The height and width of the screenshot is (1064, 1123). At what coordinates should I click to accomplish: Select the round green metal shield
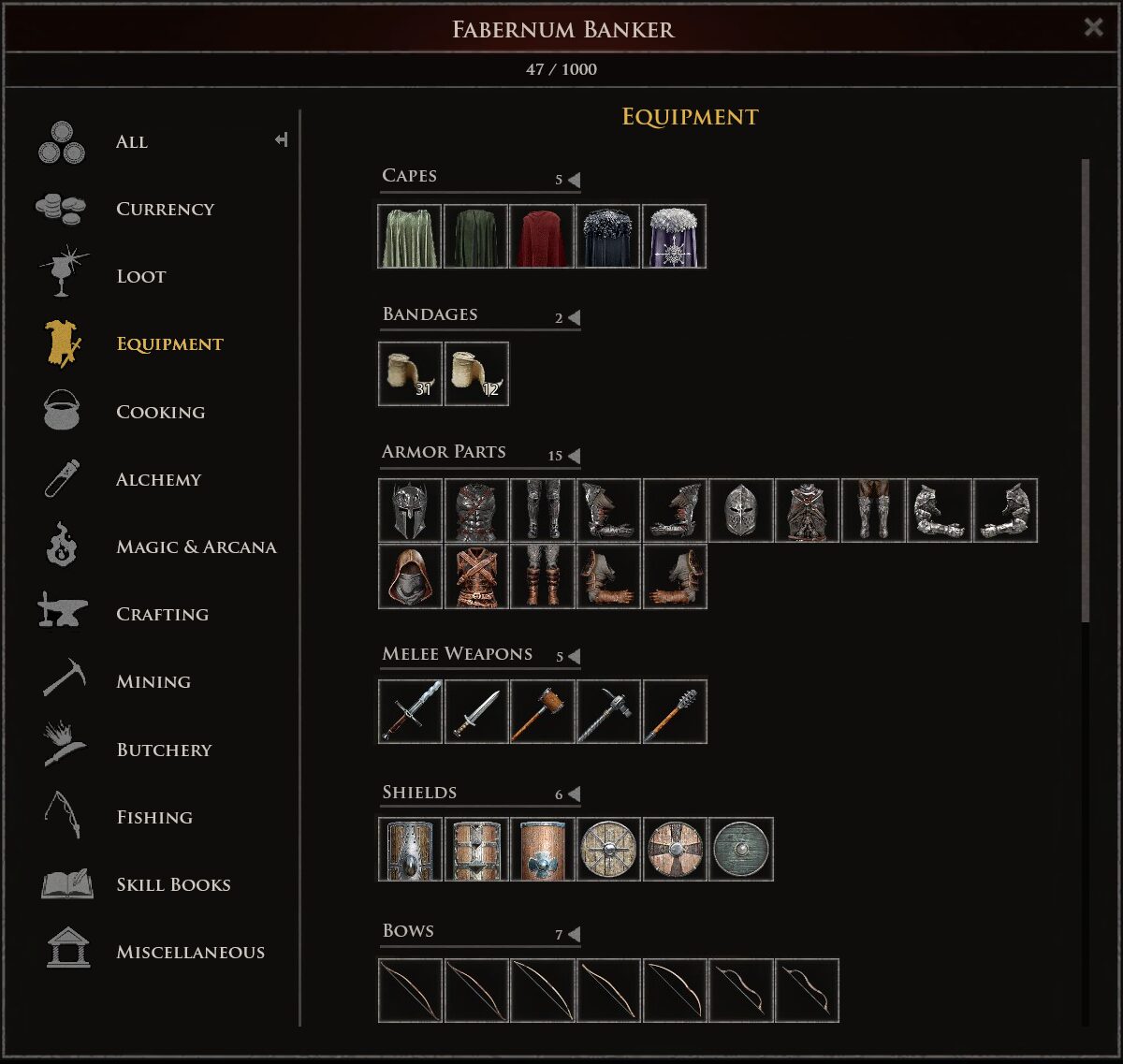click(x=741, y=850)
